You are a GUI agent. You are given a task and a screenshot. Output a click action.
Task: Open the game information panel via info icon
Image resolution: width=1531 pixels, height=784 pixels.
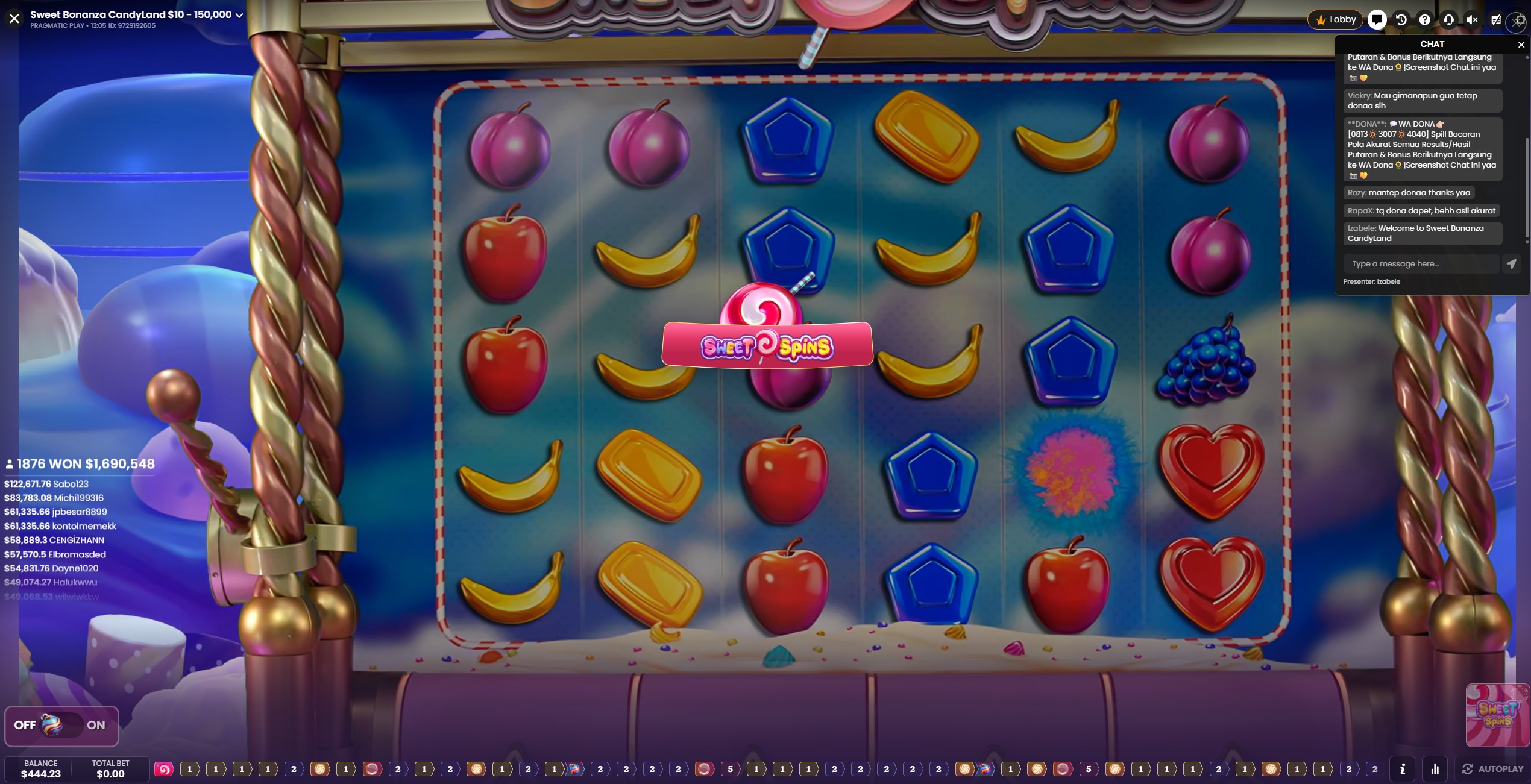1403,770
